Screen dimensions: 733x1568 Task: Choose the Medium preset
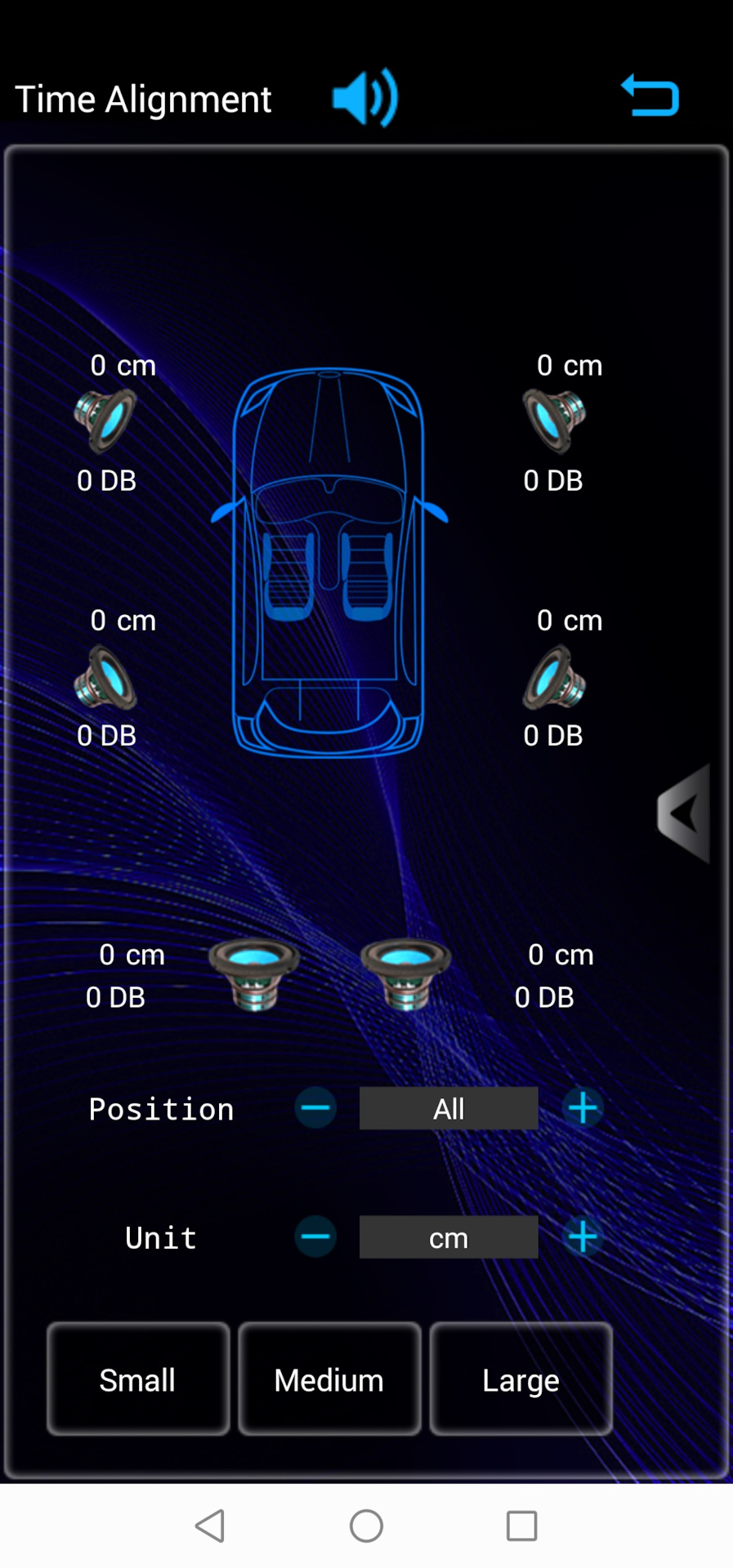click(x=329, y=1379)
